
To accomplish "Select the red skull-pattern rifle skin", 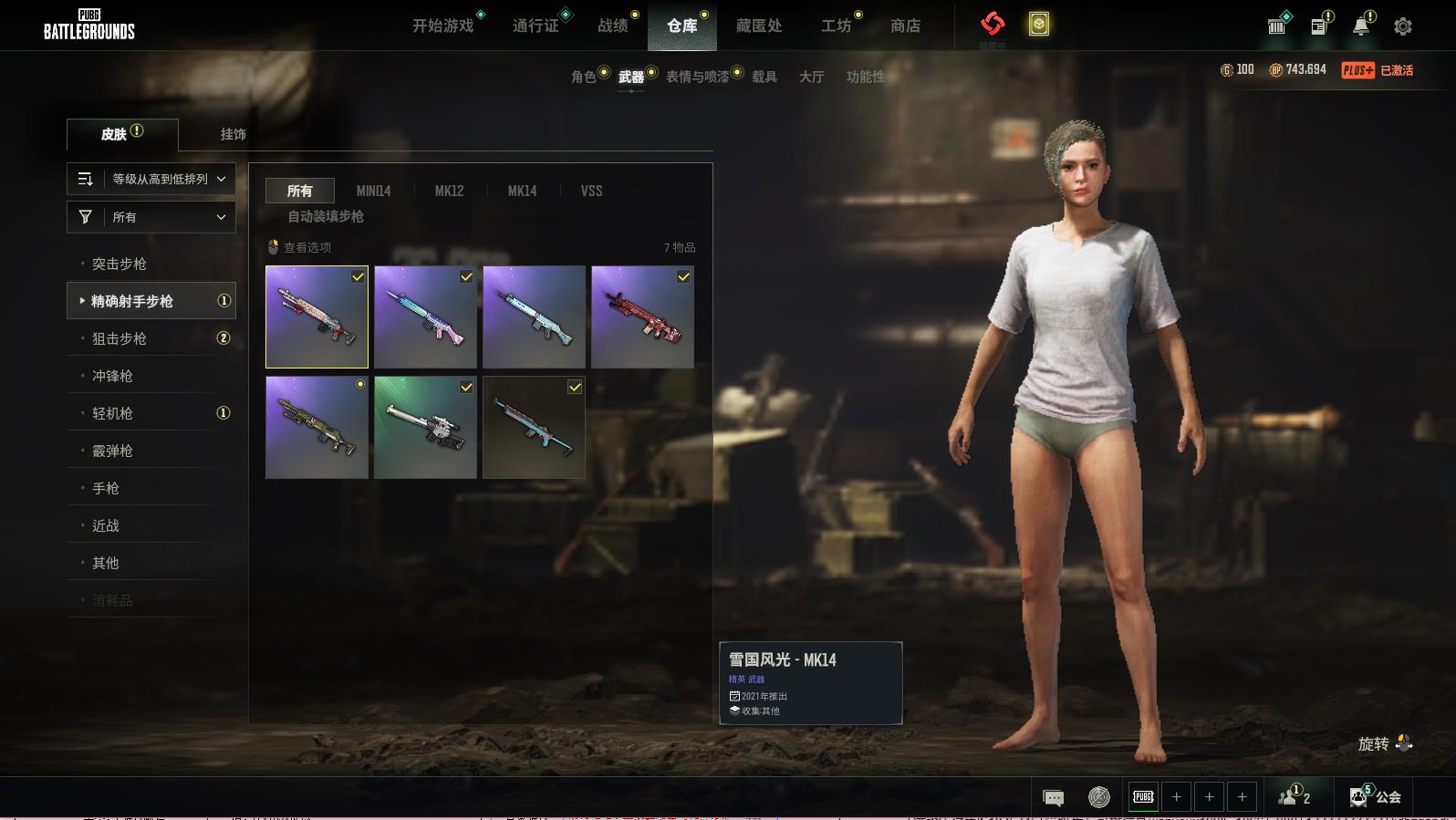I will (x=642, y=317).
